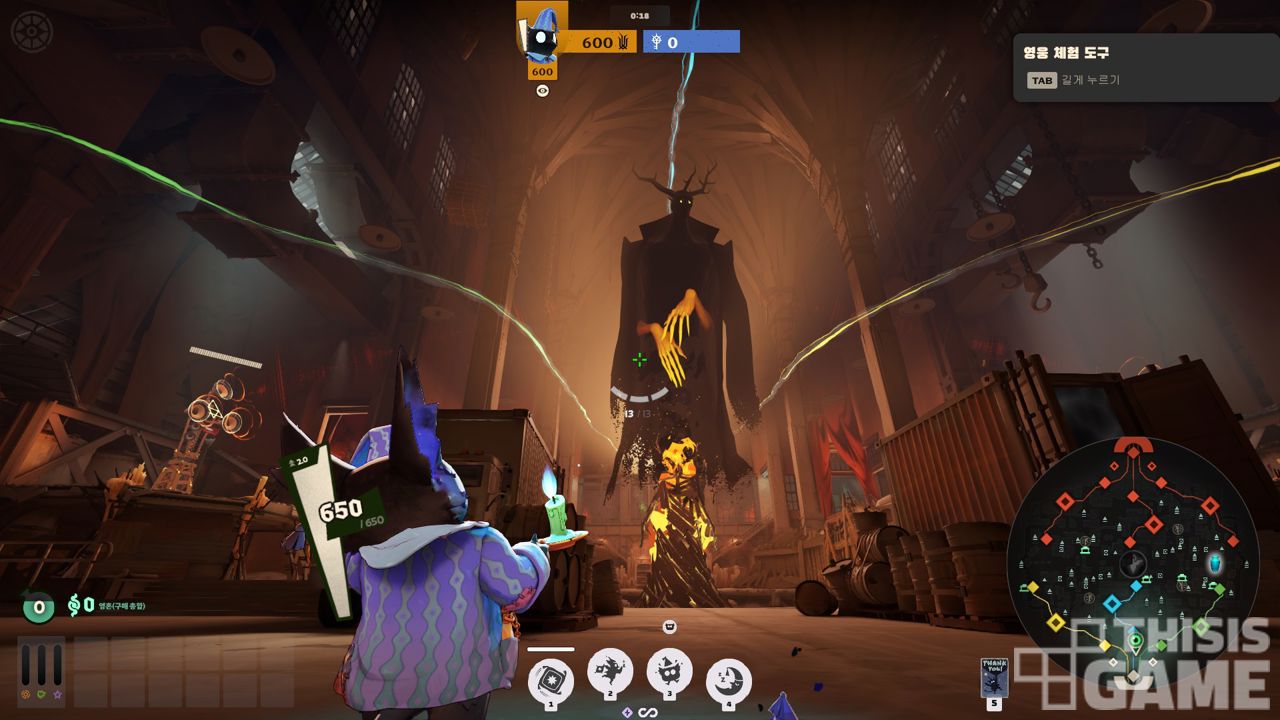
Task: Select the Thank You card in slot 5
Action: pos(994,677)
